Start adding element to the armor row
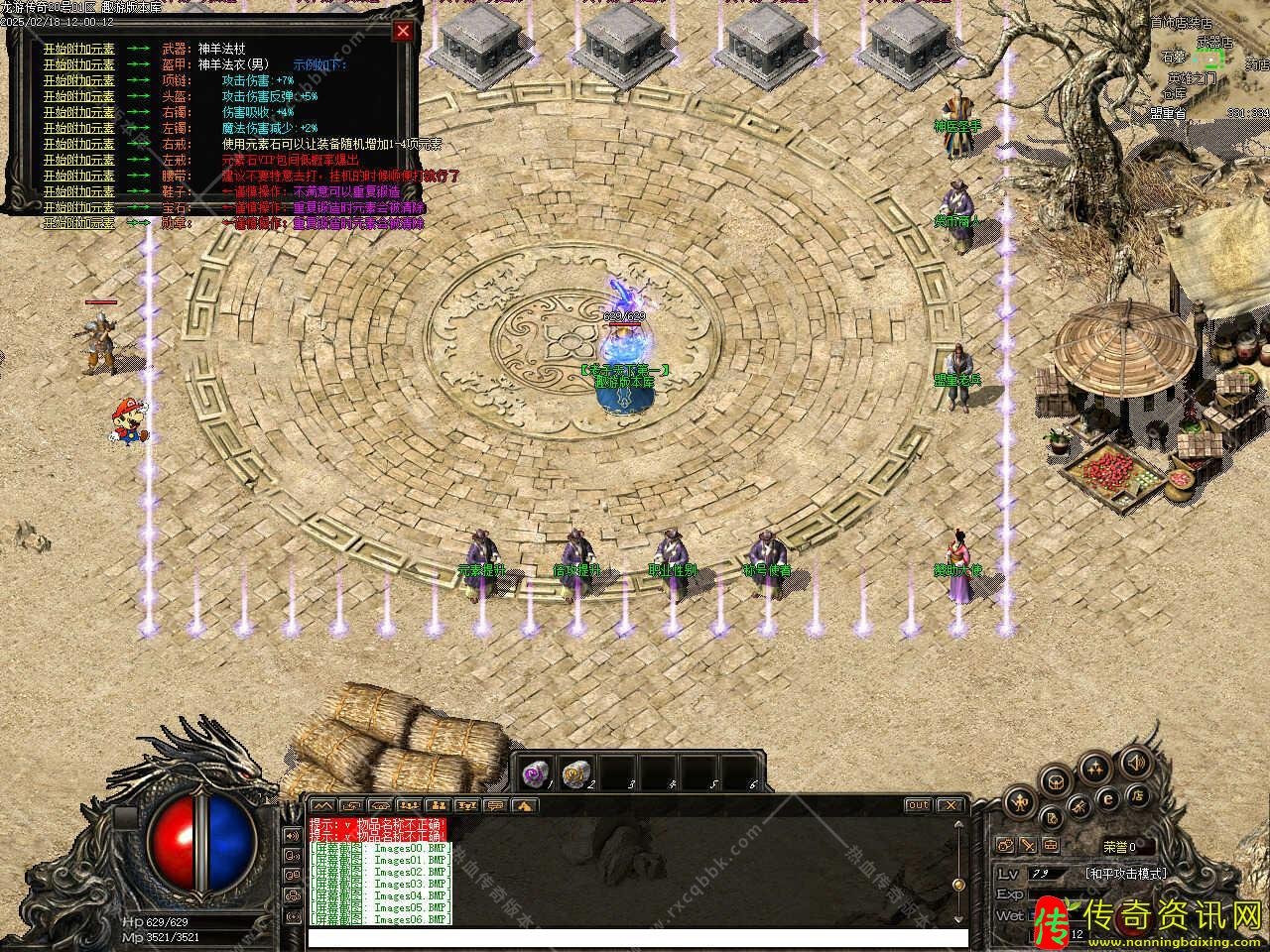 78,64
